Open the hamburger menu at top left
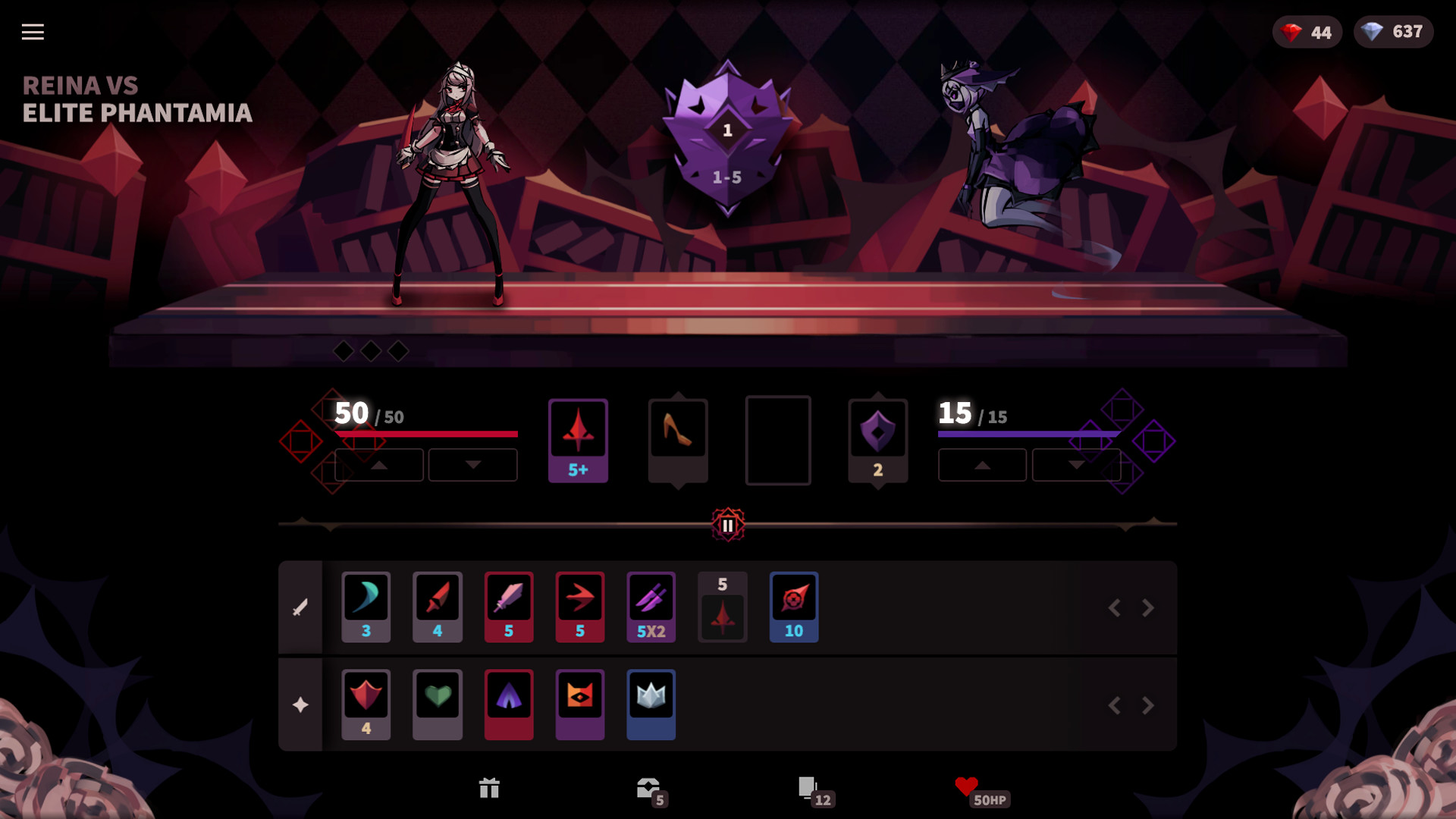 point(32,32)
